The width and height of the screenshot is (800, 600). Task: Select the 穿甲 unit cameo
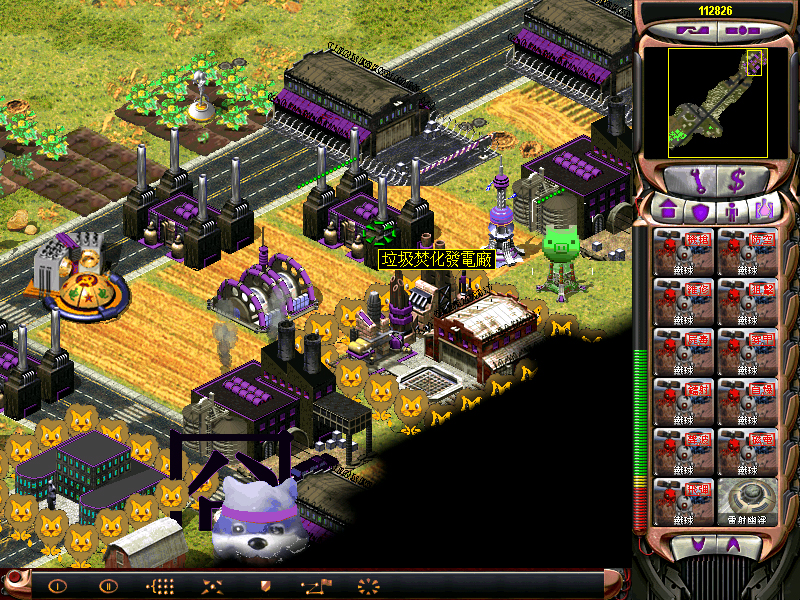pos(747,351)
